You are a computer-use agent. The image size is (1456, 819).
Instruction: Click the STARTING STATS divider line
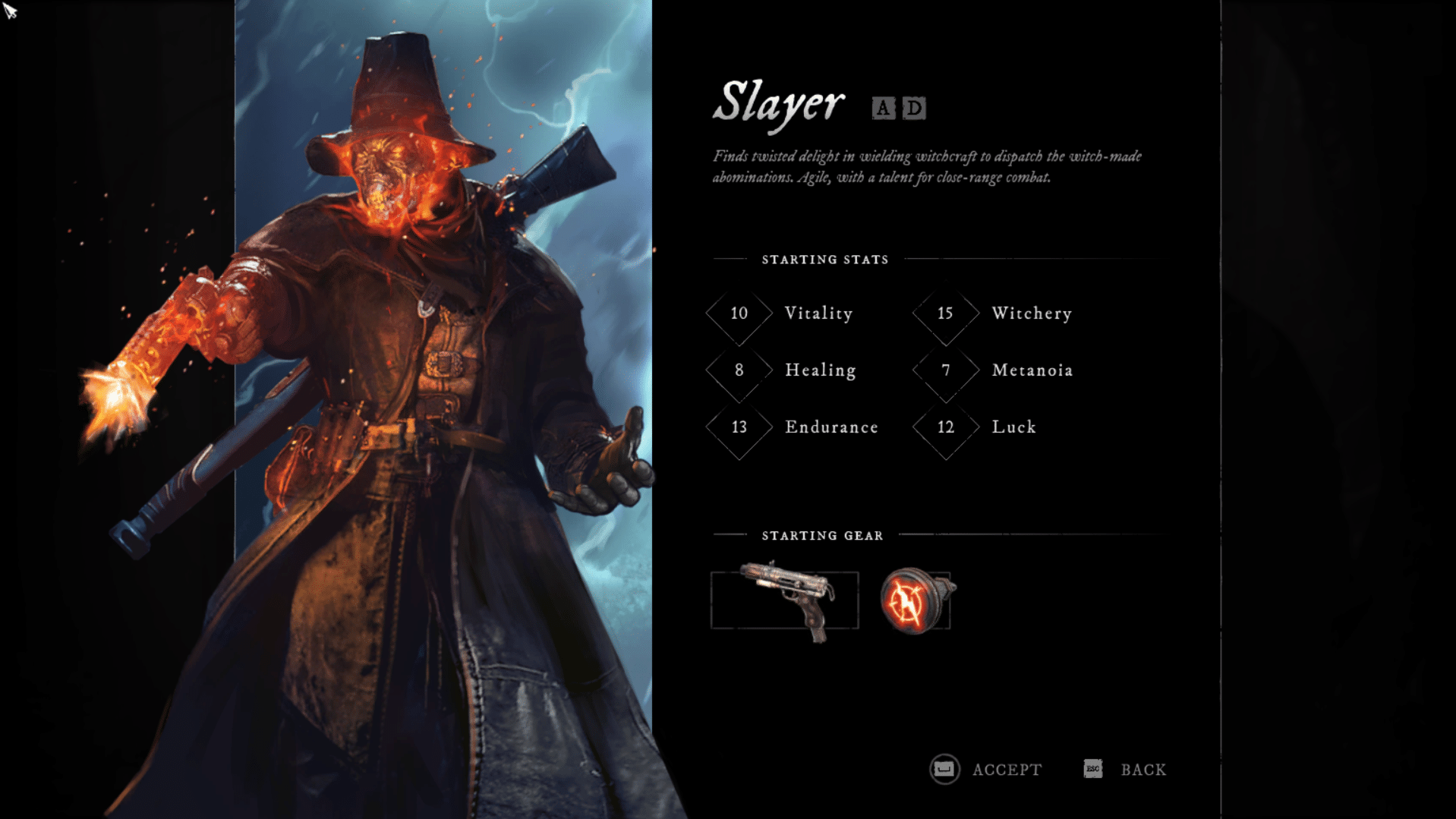824,259
